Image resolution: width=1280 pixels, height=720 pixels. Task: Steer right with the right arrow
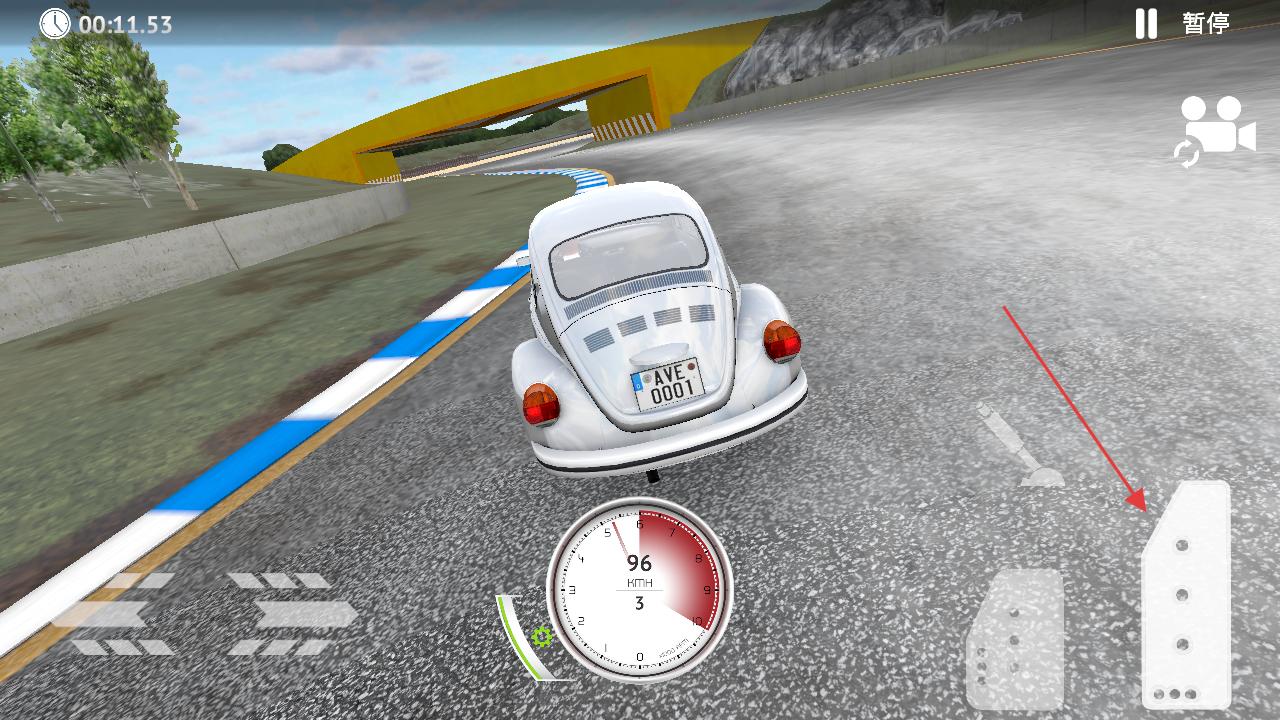pyautogui.click(x=293, y=613)
